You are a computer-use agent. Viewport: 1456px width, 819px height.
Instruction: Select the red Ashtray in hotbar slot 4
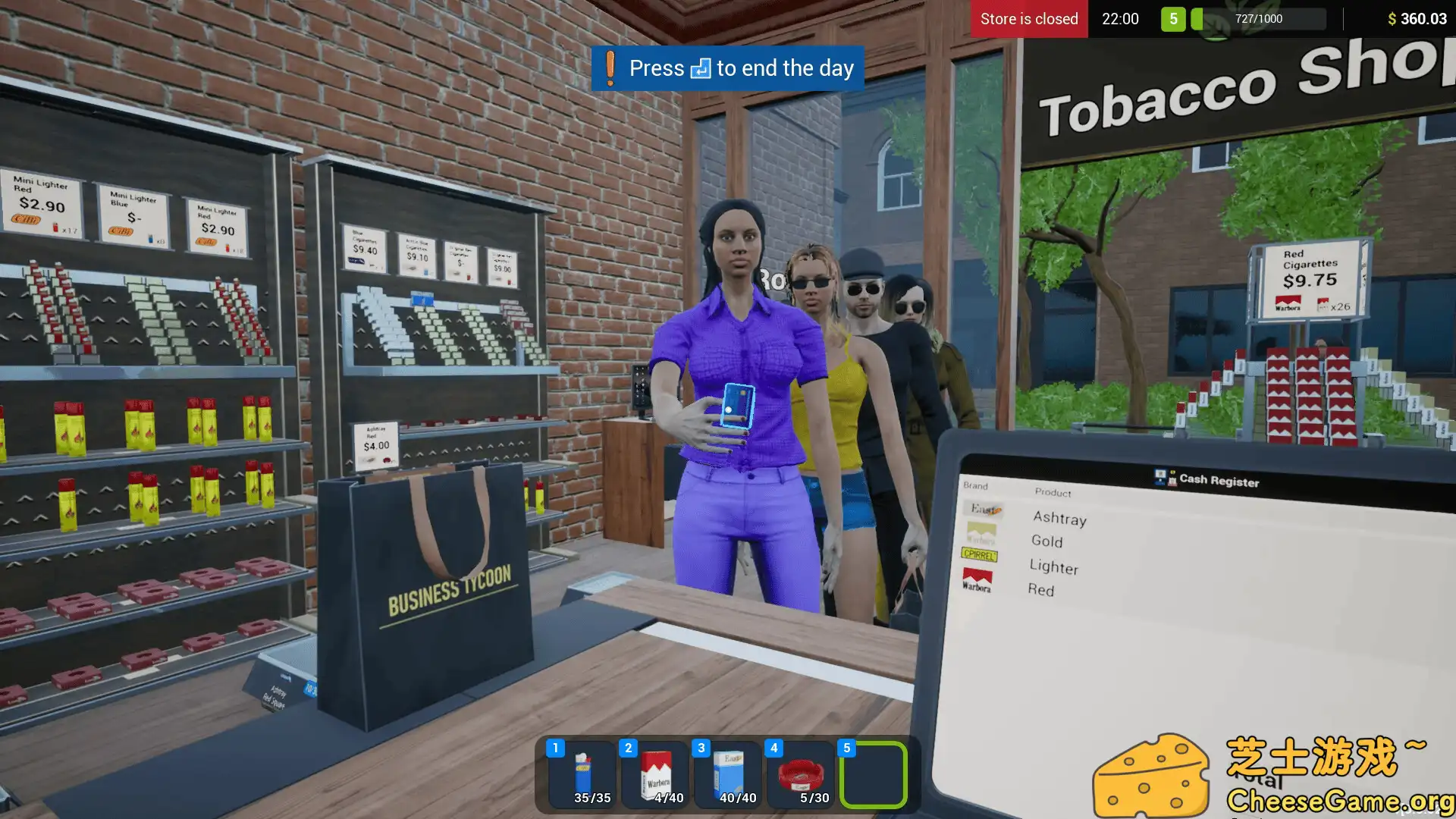(801, 773)
